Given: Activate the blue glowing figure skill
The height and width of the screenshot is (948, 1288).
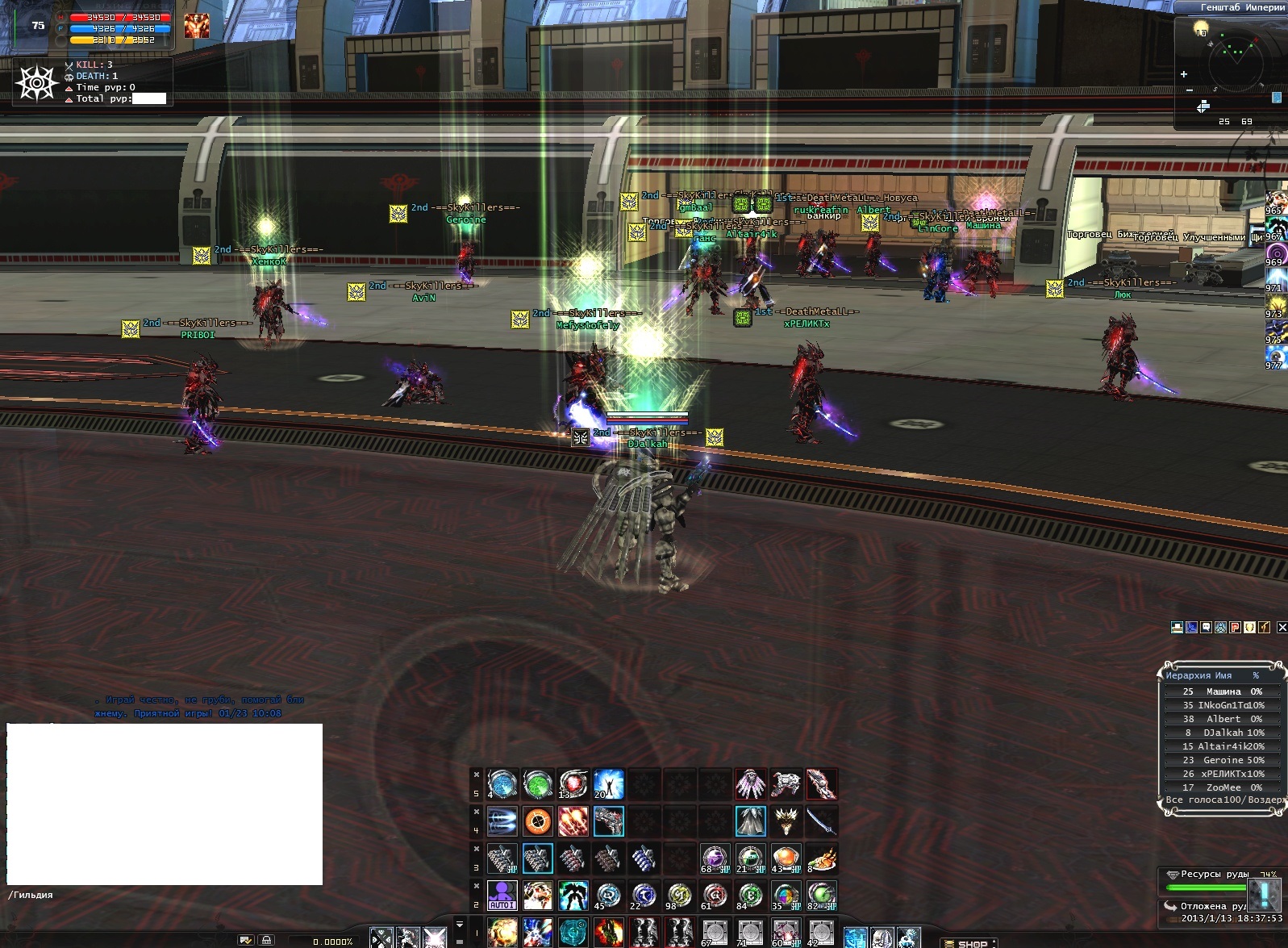Looking at the screenshot, I should tap(609, 783).
